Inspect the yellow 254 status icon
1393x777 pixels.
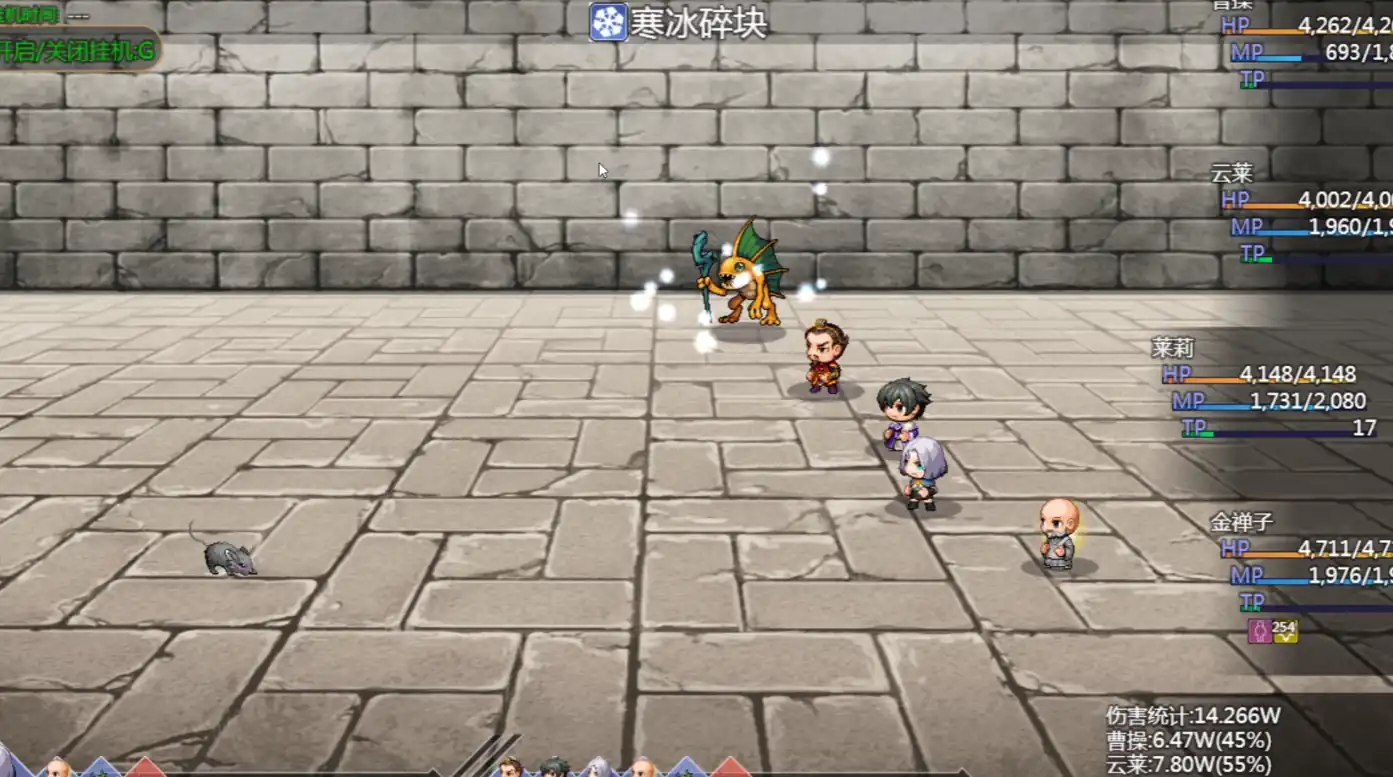coord(1284,630)
